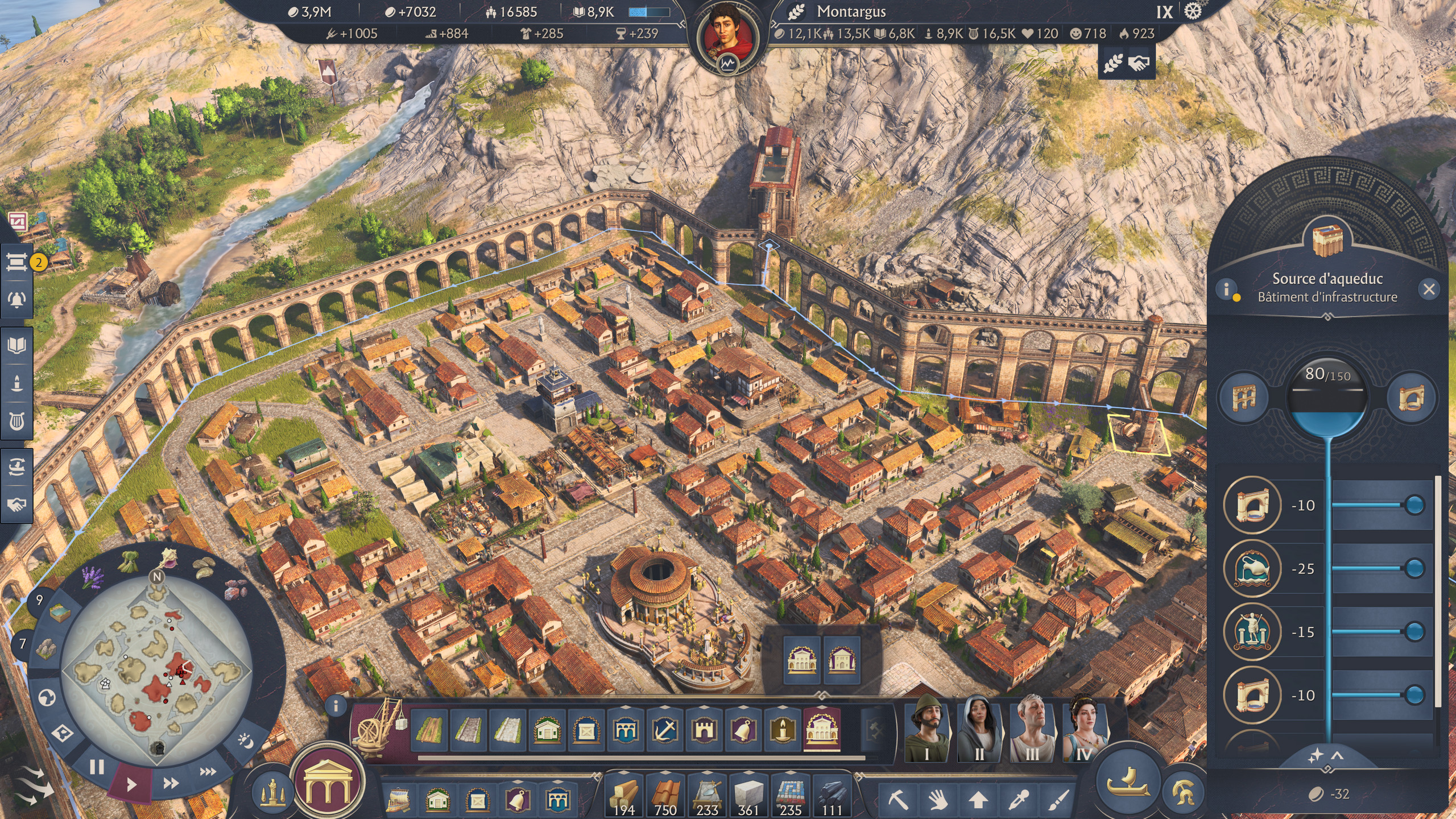This screenshot has width=1456, height=819.
Task: Activate the eyedropper copy tool
Action: click(x=1018, y=800)
